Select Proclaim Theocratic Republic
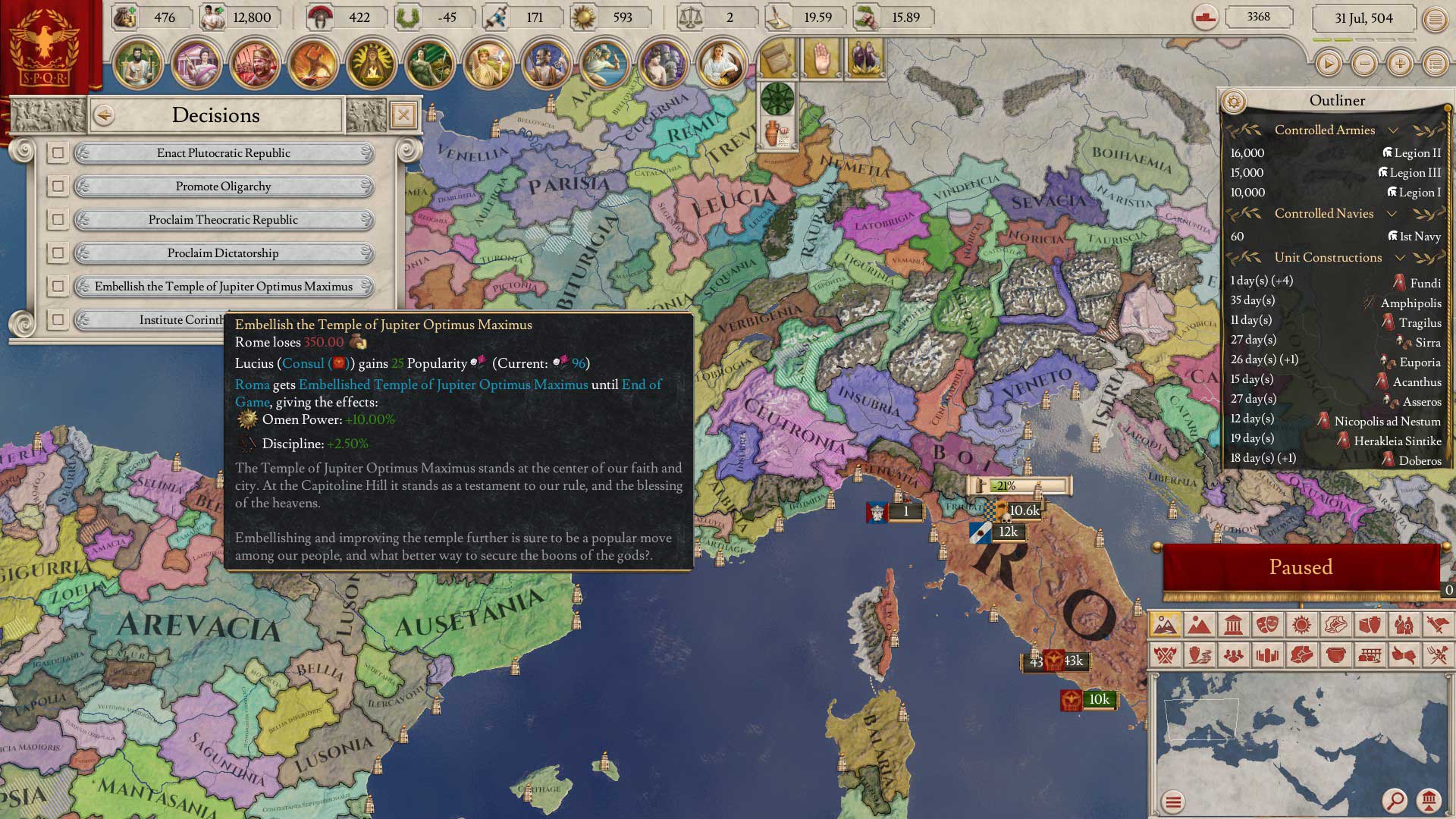Screen dimensions: 1456x819 pyautogui.click(x=223, y=220)
